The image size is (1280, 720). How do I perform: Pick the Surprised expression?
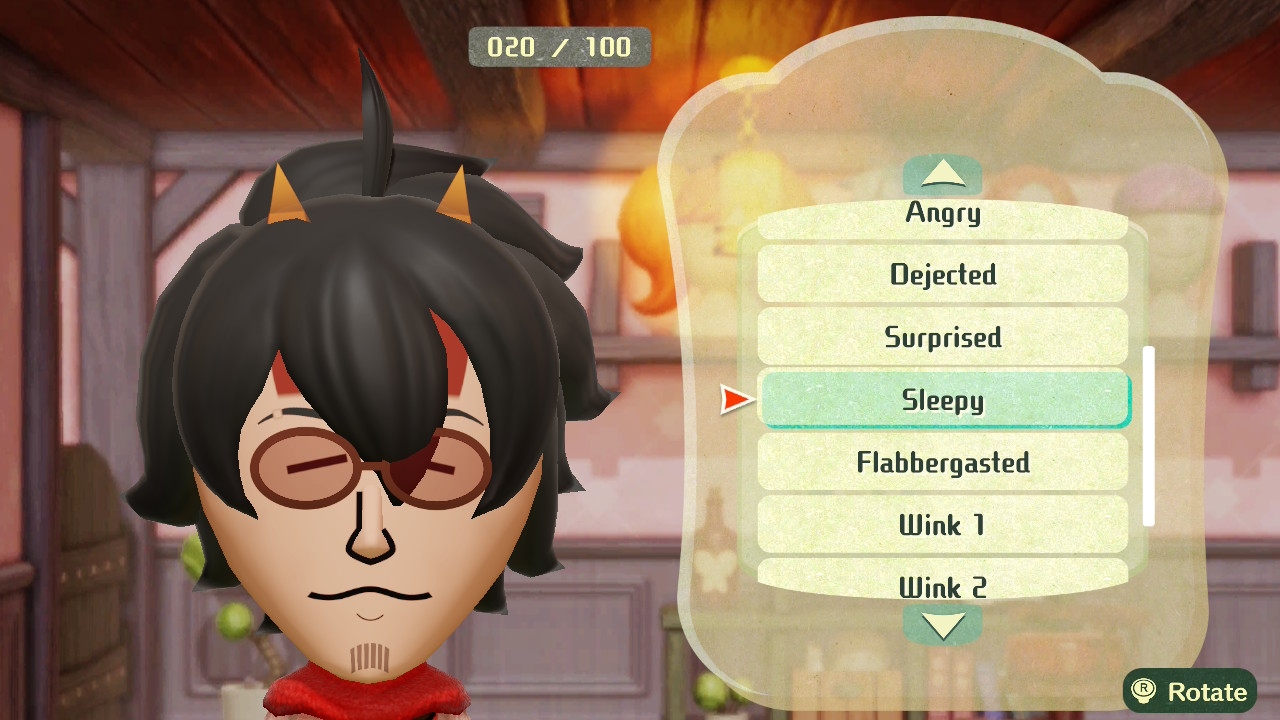pos(943,337)
